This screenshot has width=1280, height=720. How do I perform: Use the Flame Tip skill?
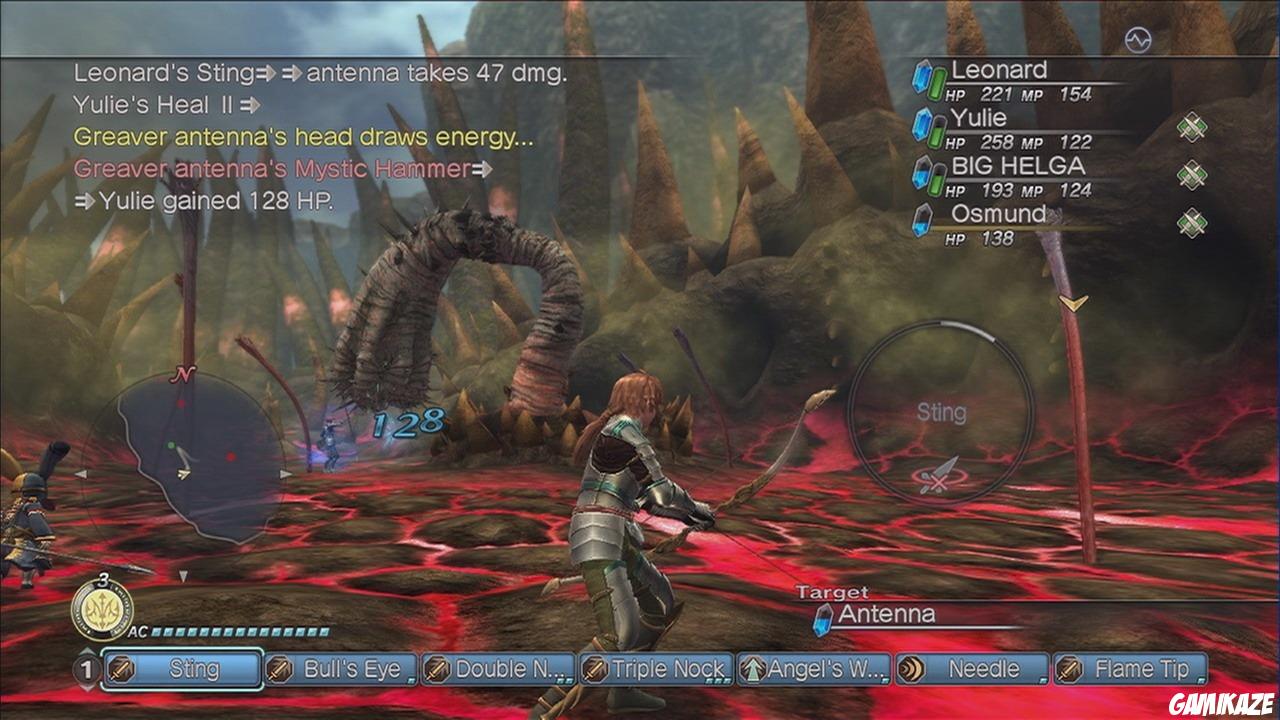click(1130, 669)
